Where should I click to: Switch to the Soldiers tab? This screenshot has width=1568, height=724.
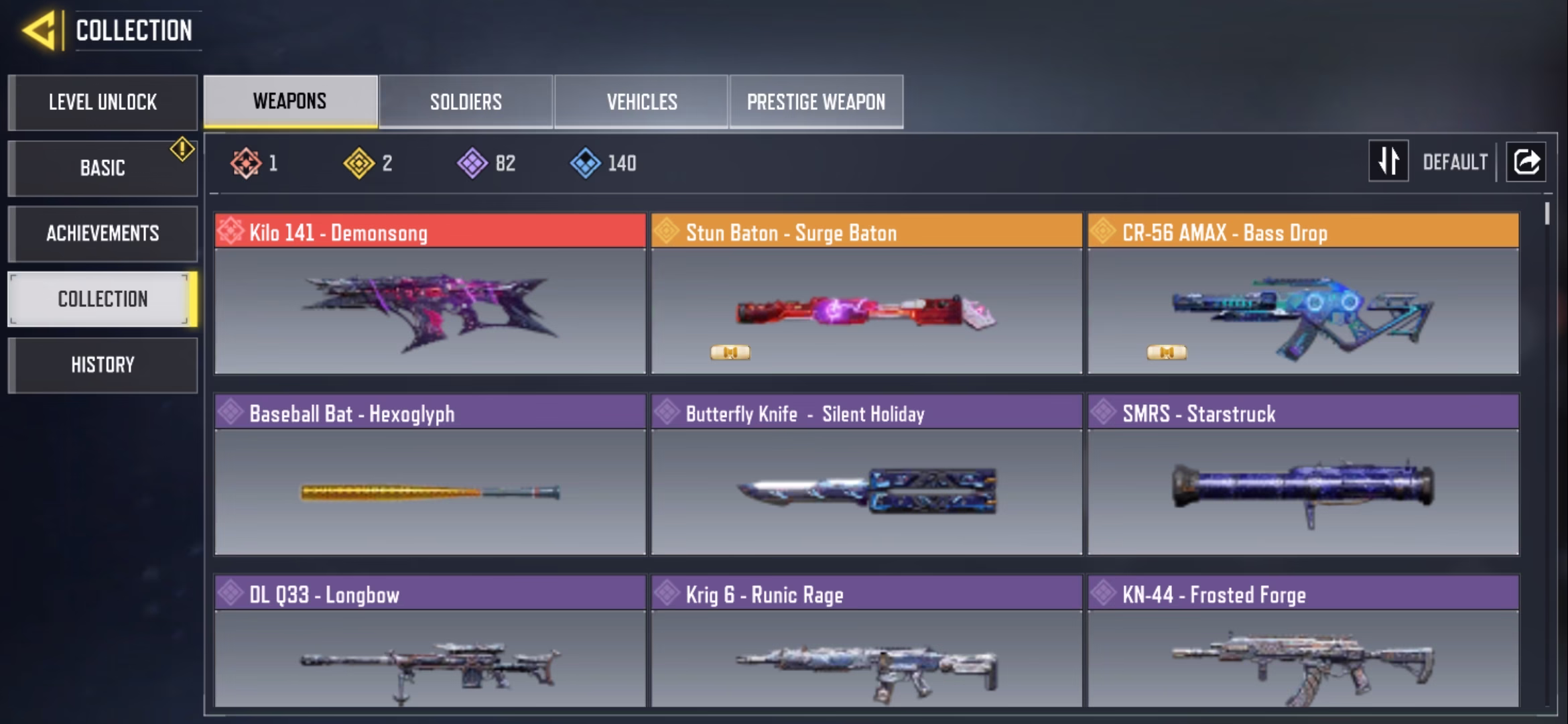466,102
